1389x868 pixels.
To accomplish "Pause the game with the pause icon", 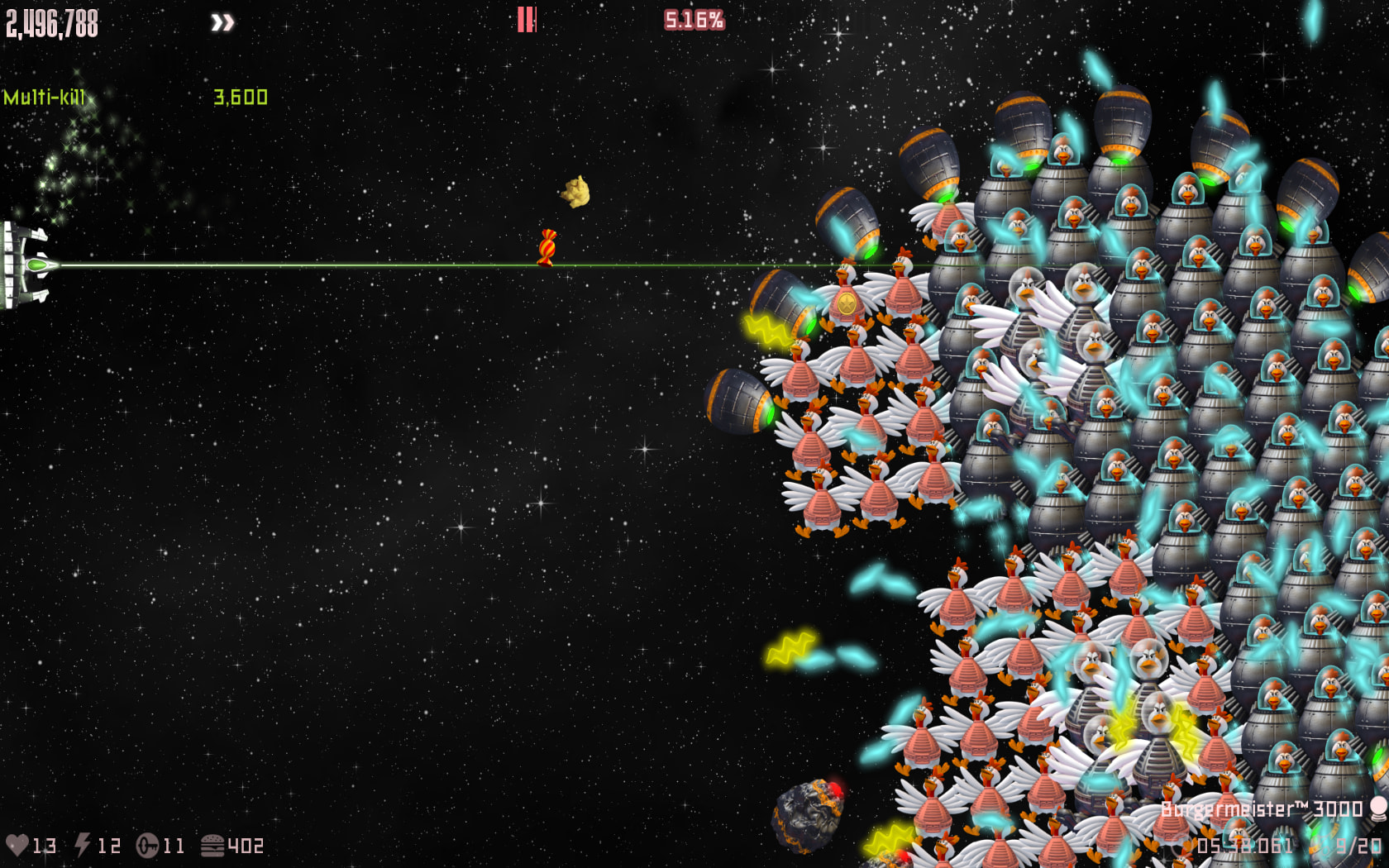I will [x=526, y=20].
